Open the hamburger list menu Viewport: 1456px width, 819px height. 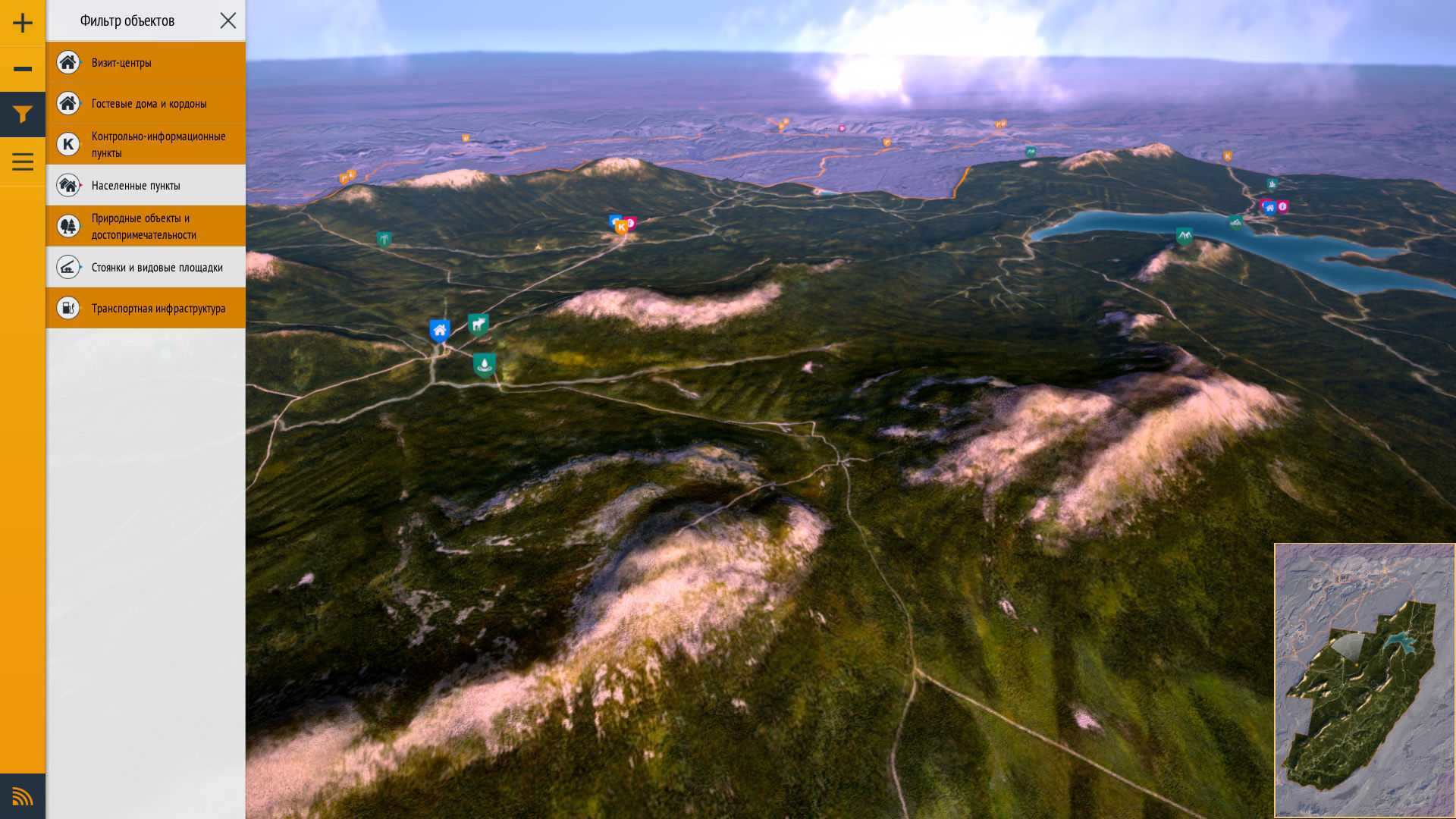pyautogui.click(x=23, y=162)
